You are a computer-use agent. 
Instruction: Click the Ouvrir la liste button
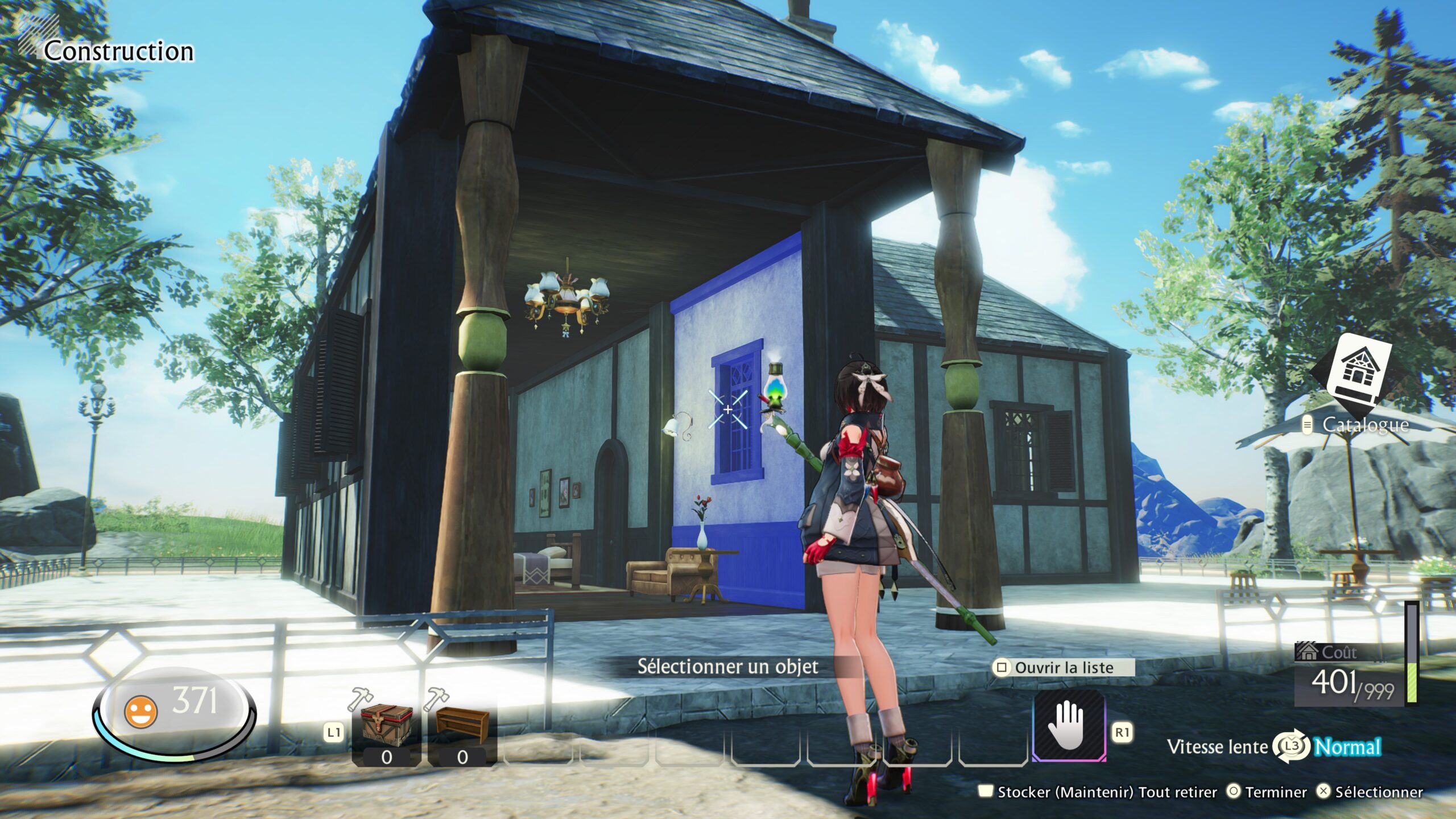(x=1063, y=668)
